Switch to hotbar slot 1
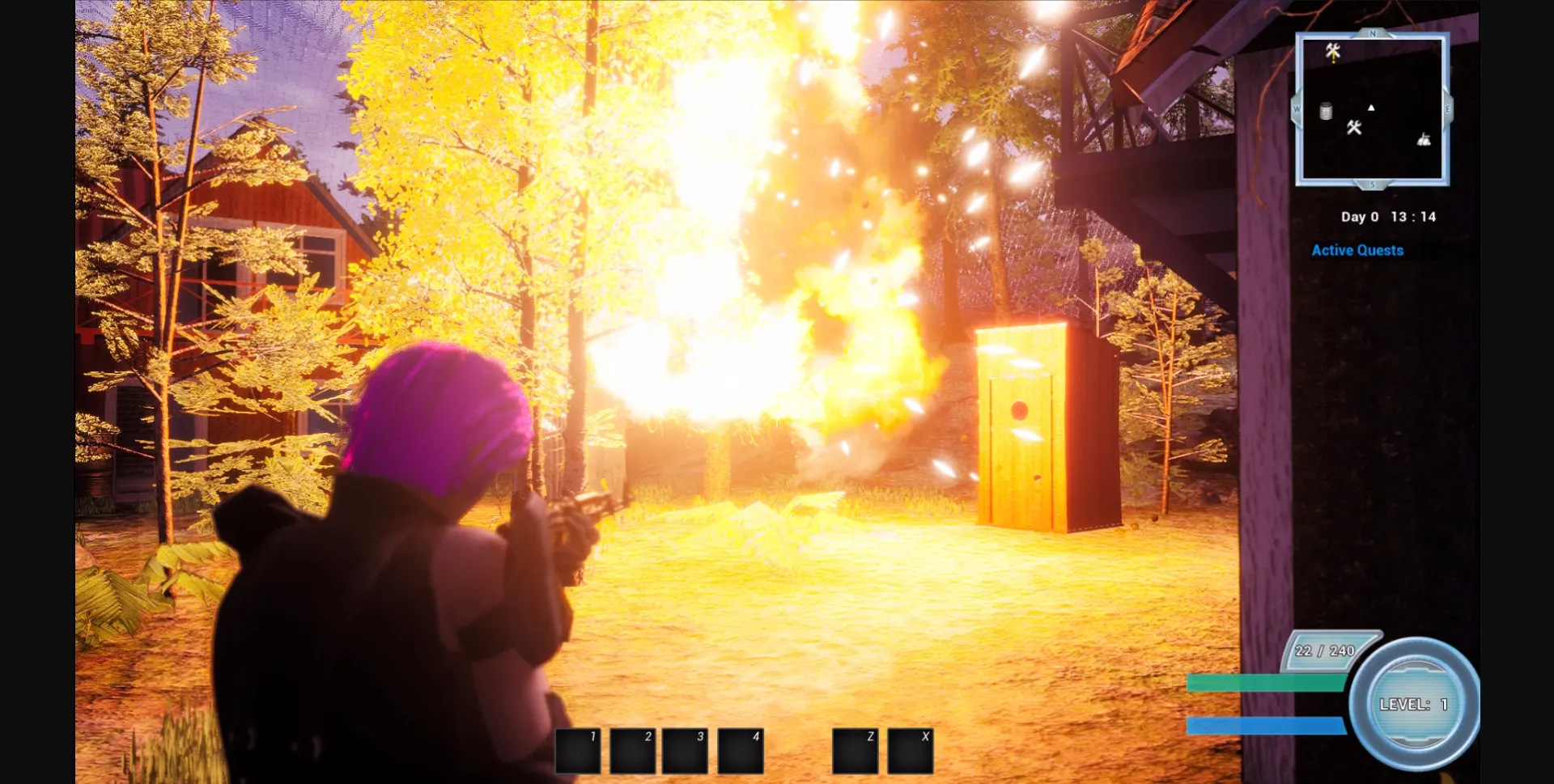Viewport: 1554px width, 784px height. [x=577, y=751]
